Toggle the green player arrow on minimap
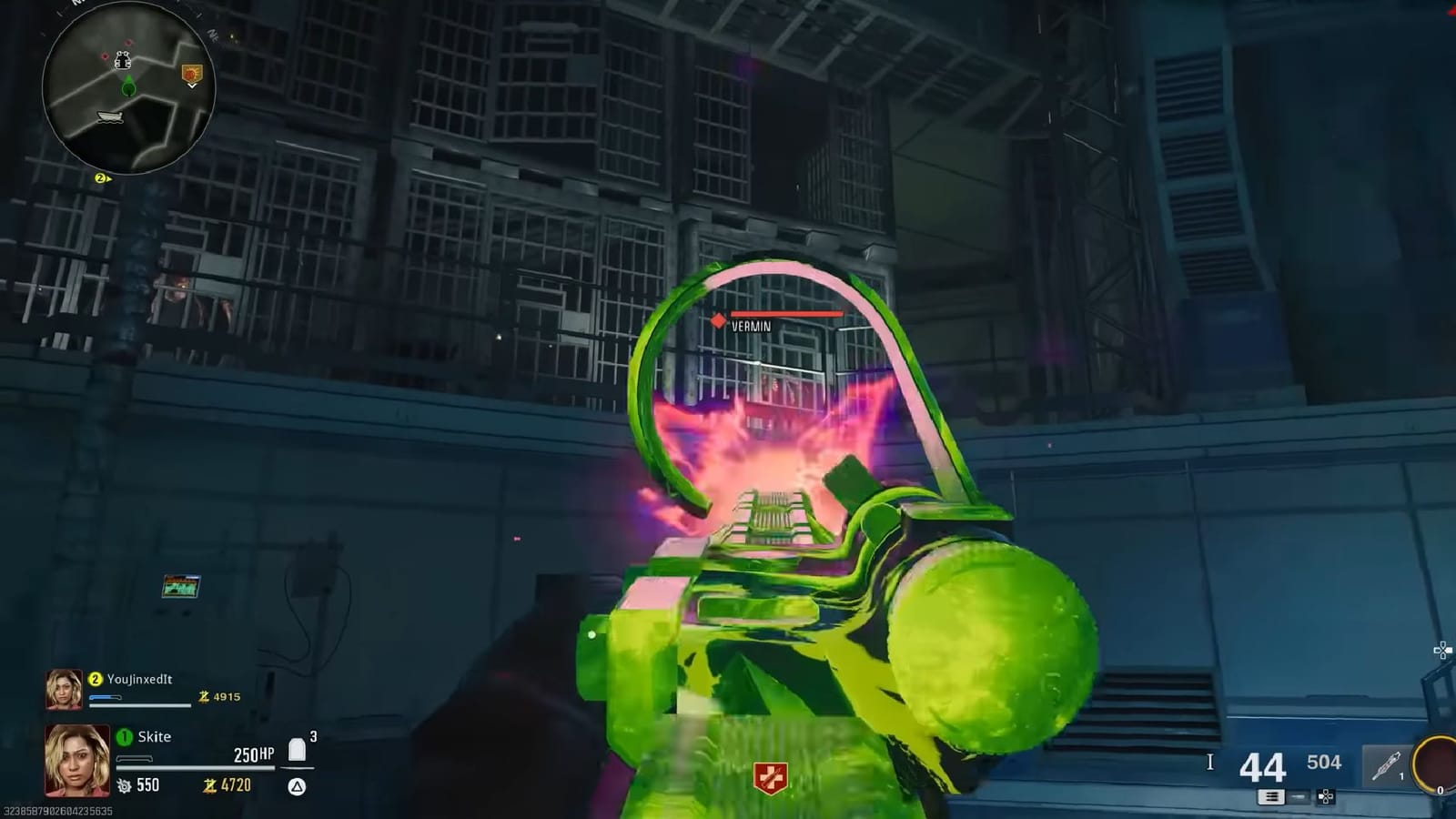 128,86
